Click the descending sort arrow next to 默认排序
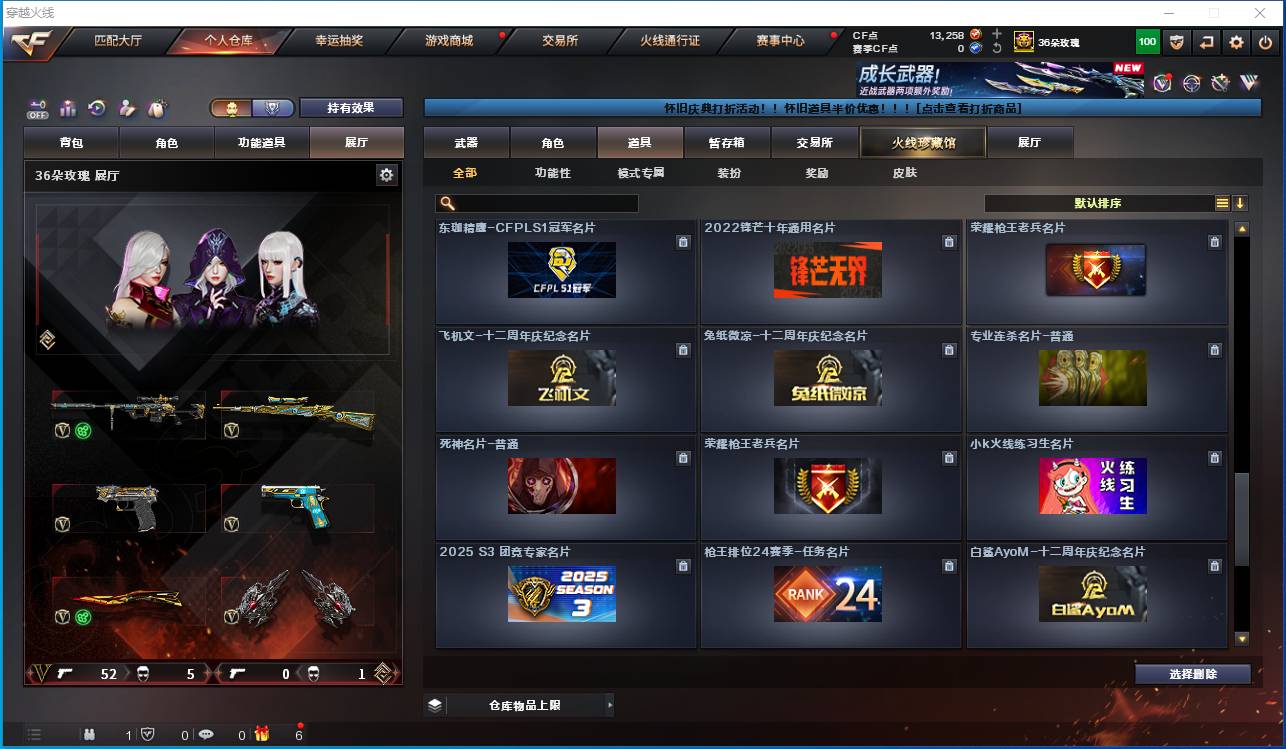This screenshot has width=1286, height=749. pyautogui.click(x=1240, y=202)
